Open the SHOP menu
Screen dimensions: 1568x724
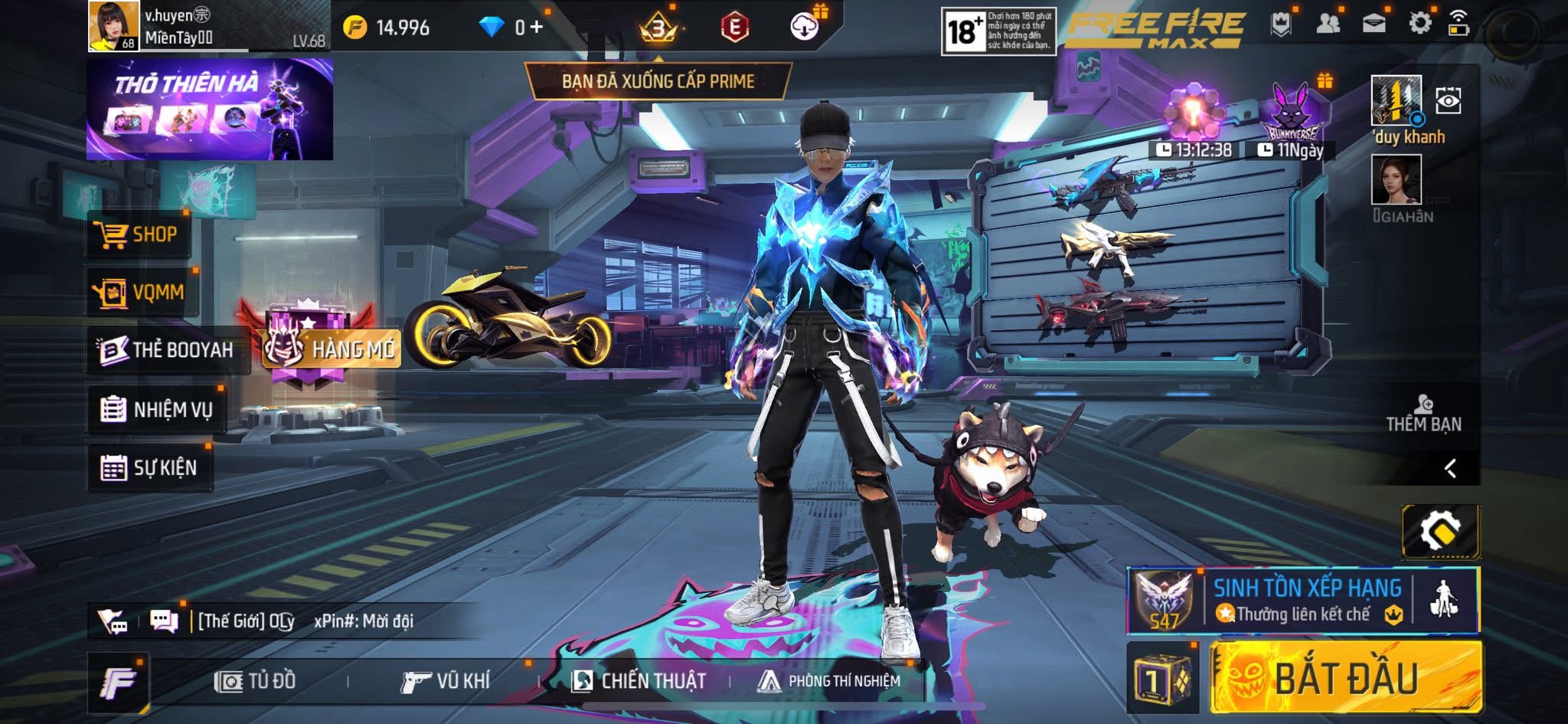tap(138, 234)
